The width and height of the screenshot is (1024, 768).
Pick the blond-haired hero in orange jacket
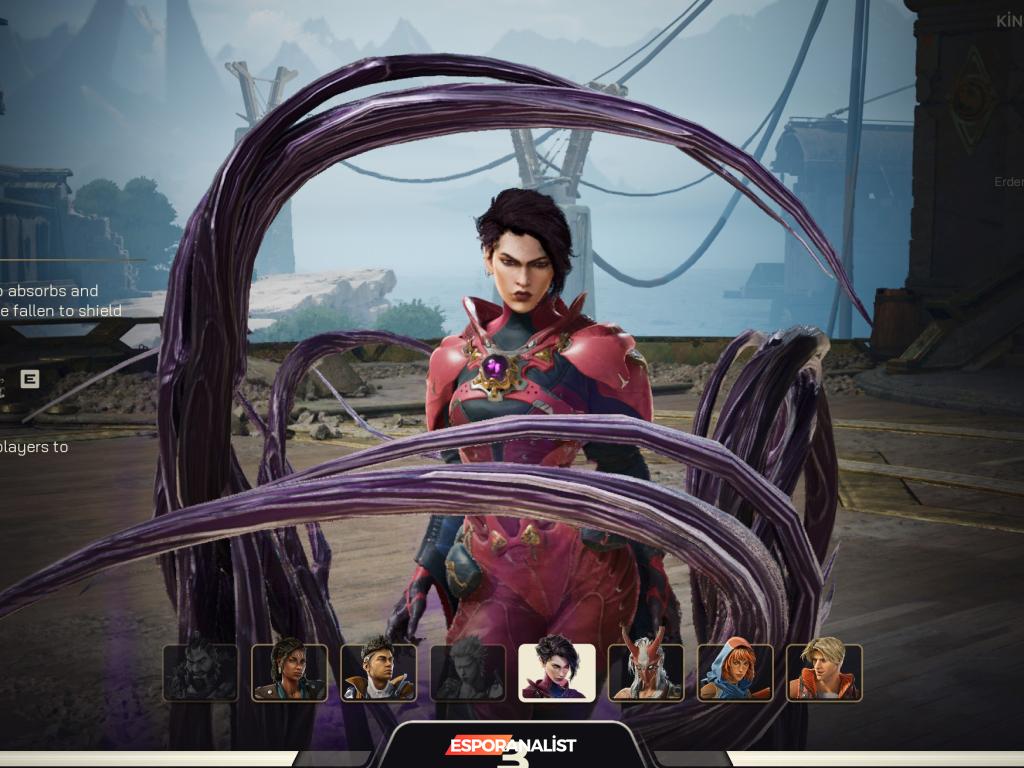824,672
